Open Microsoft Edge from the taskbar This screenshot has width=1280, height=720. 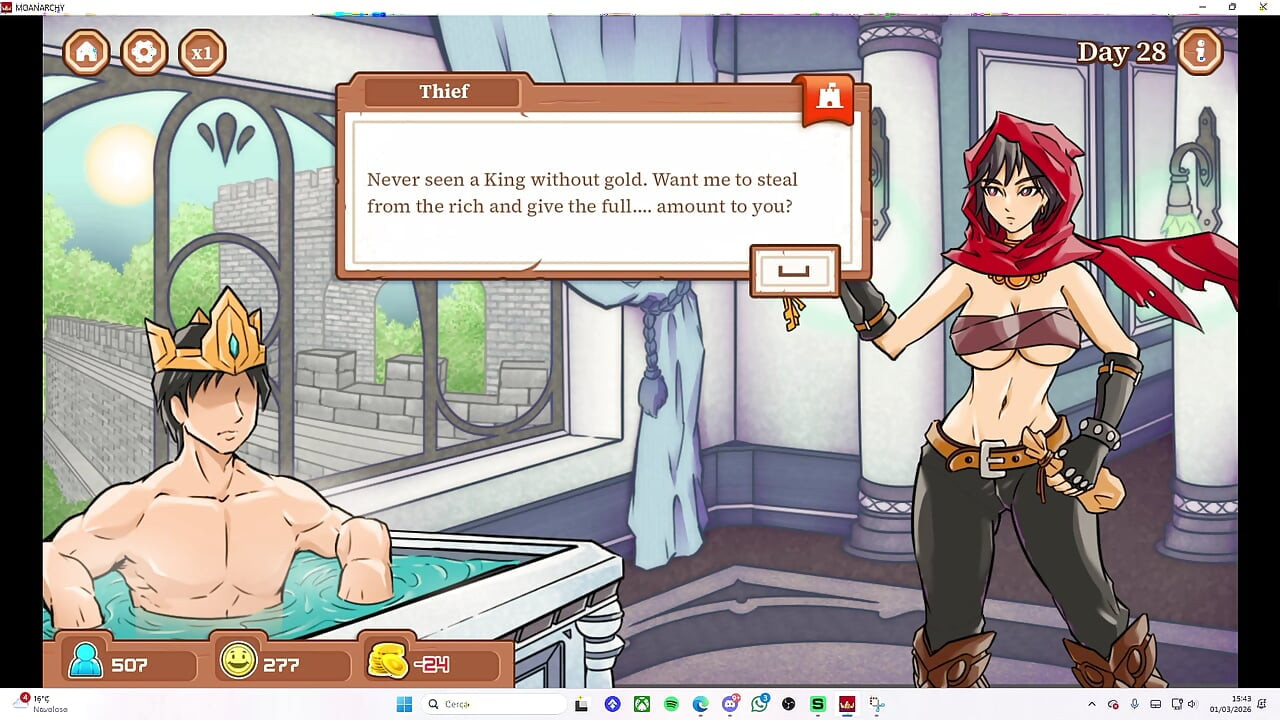tap(700, 704)
